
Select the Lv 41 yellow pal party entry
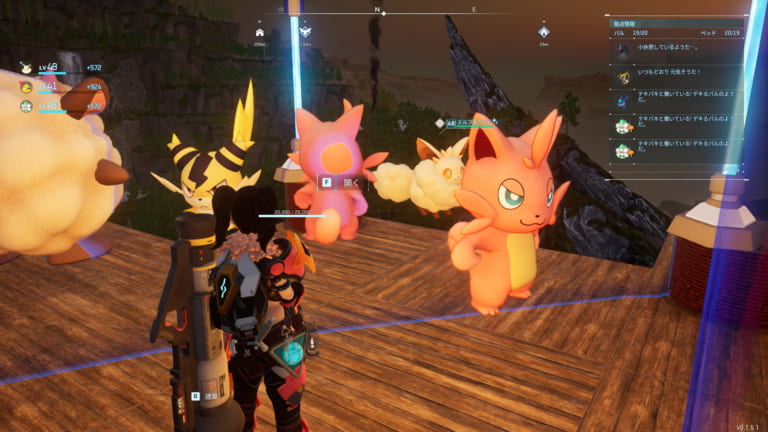coord(27,87)
